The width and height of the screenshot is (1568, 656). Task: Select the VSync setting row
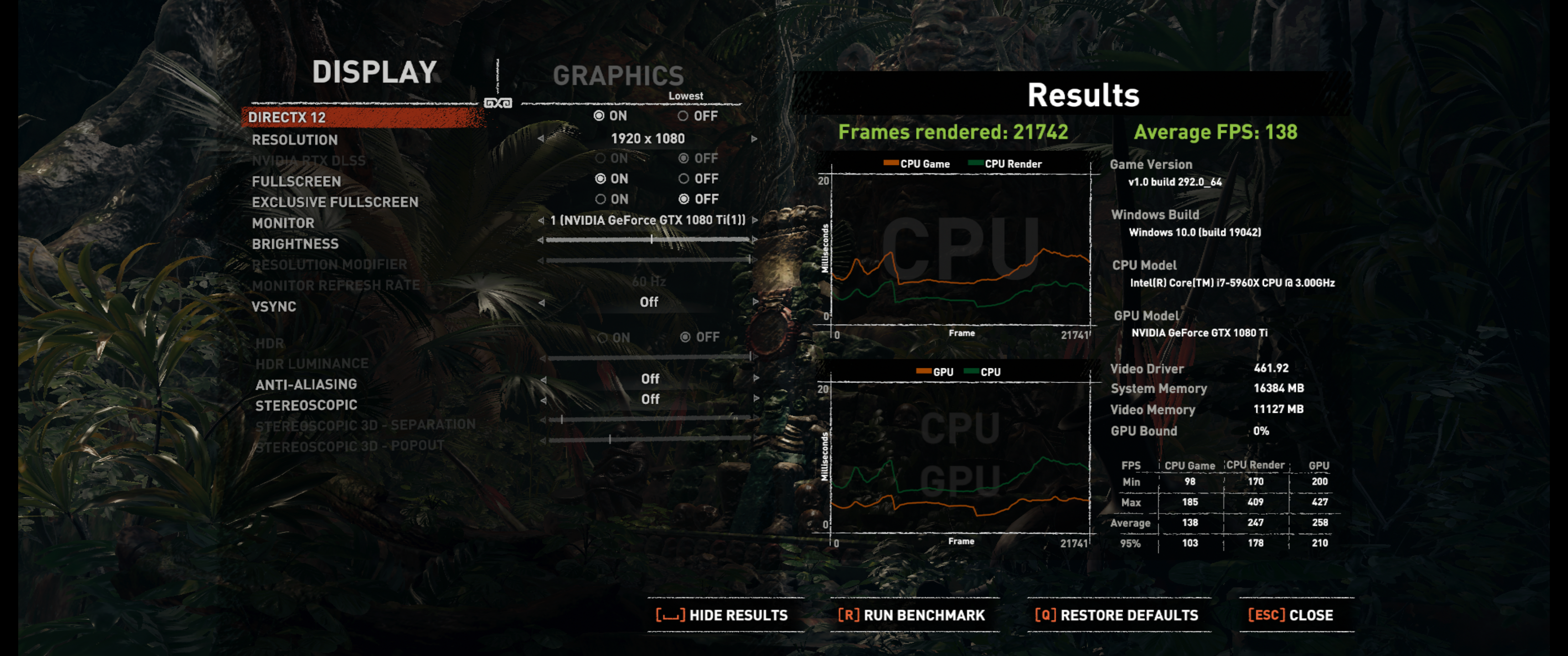click(x=274, y=307)
